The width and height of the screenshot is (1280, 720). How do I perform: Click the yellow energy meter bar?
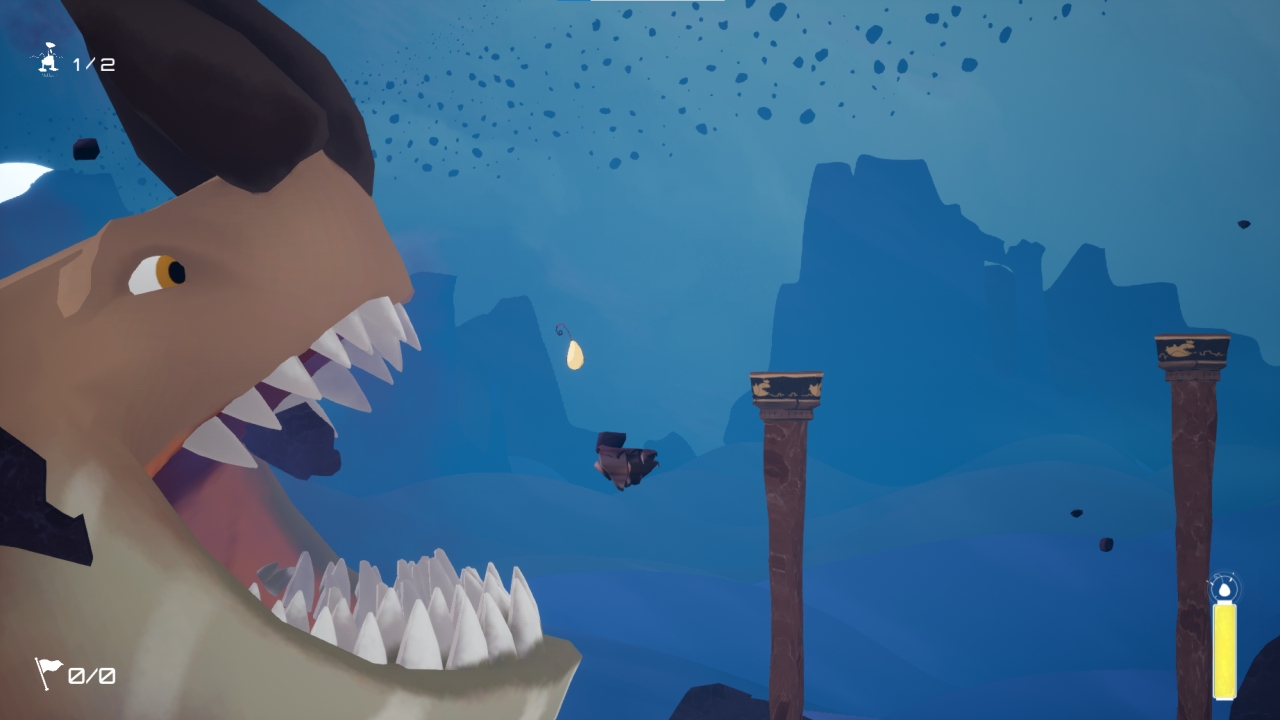(1224, 650)
